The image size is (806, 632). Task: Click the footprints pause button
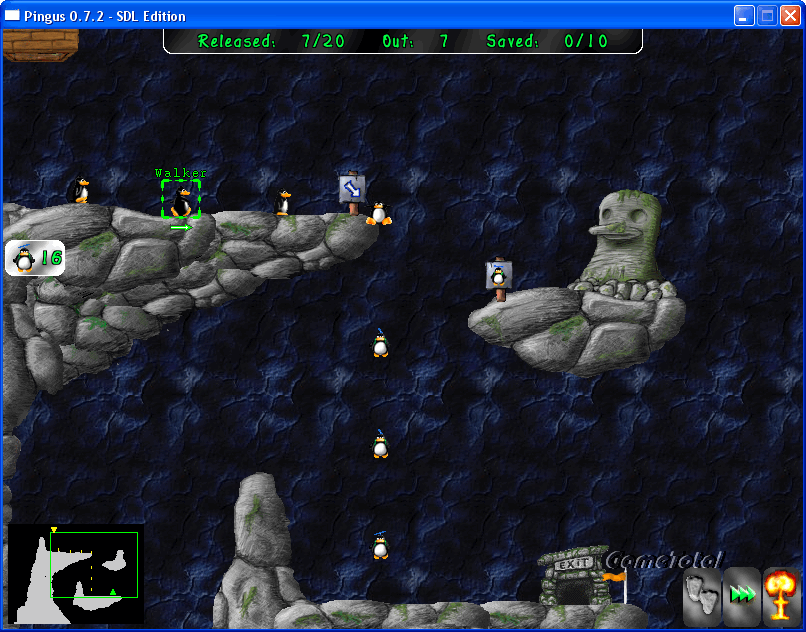tap(702, 595)
